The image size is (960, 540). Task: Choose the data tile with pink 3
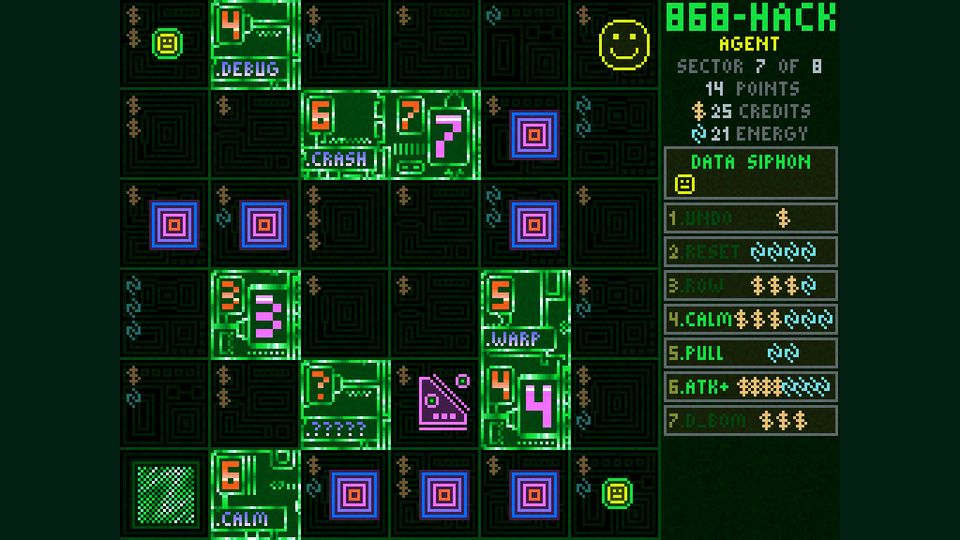(255, 314)
